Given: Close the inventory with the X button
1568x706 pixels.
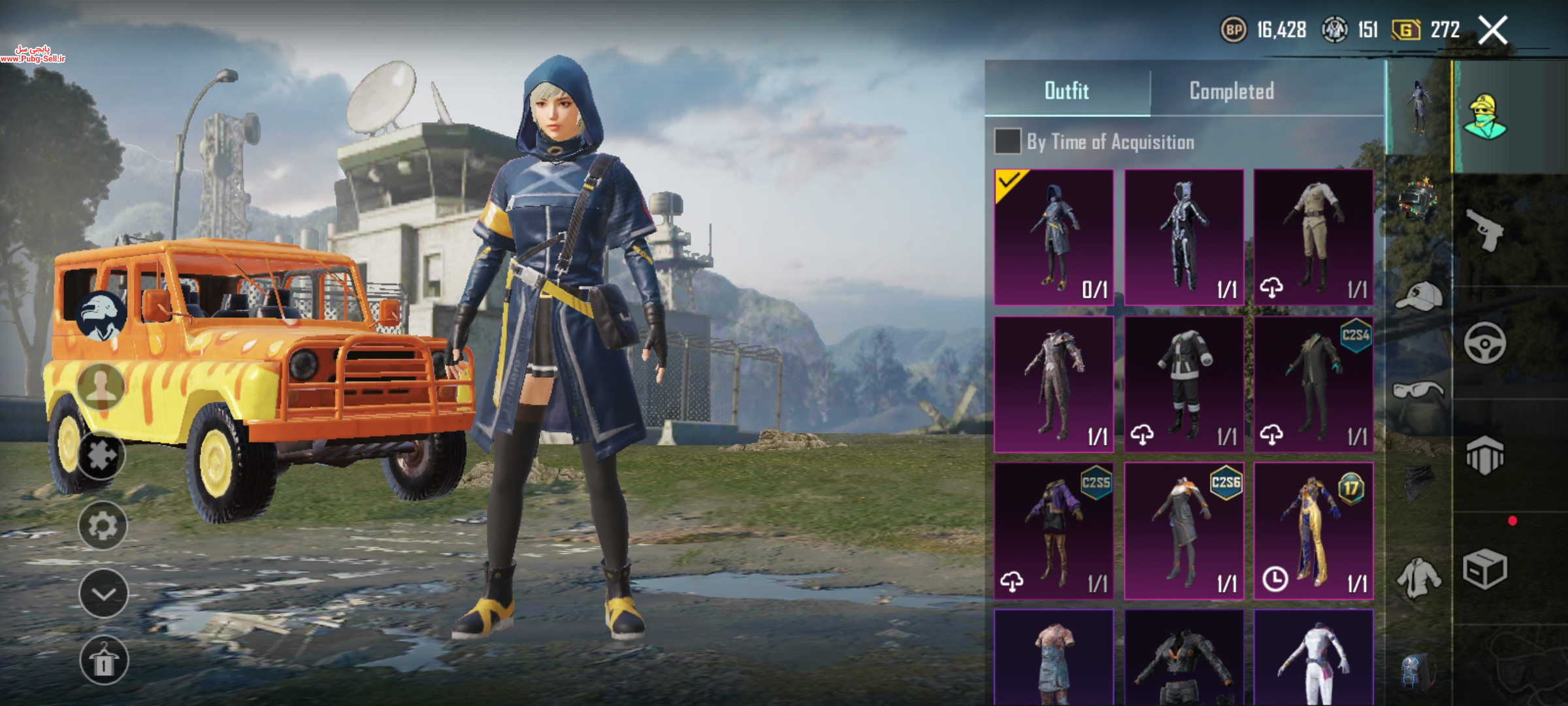Looking at the screenshot, I should pos(1494,30).
